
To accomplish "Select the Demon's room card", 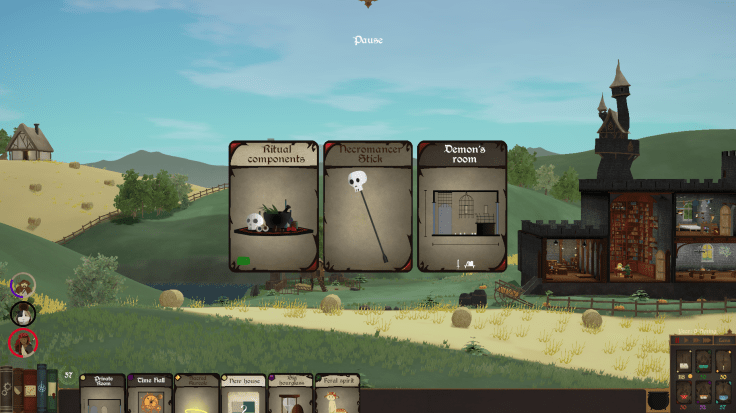I will click(462, 206).
